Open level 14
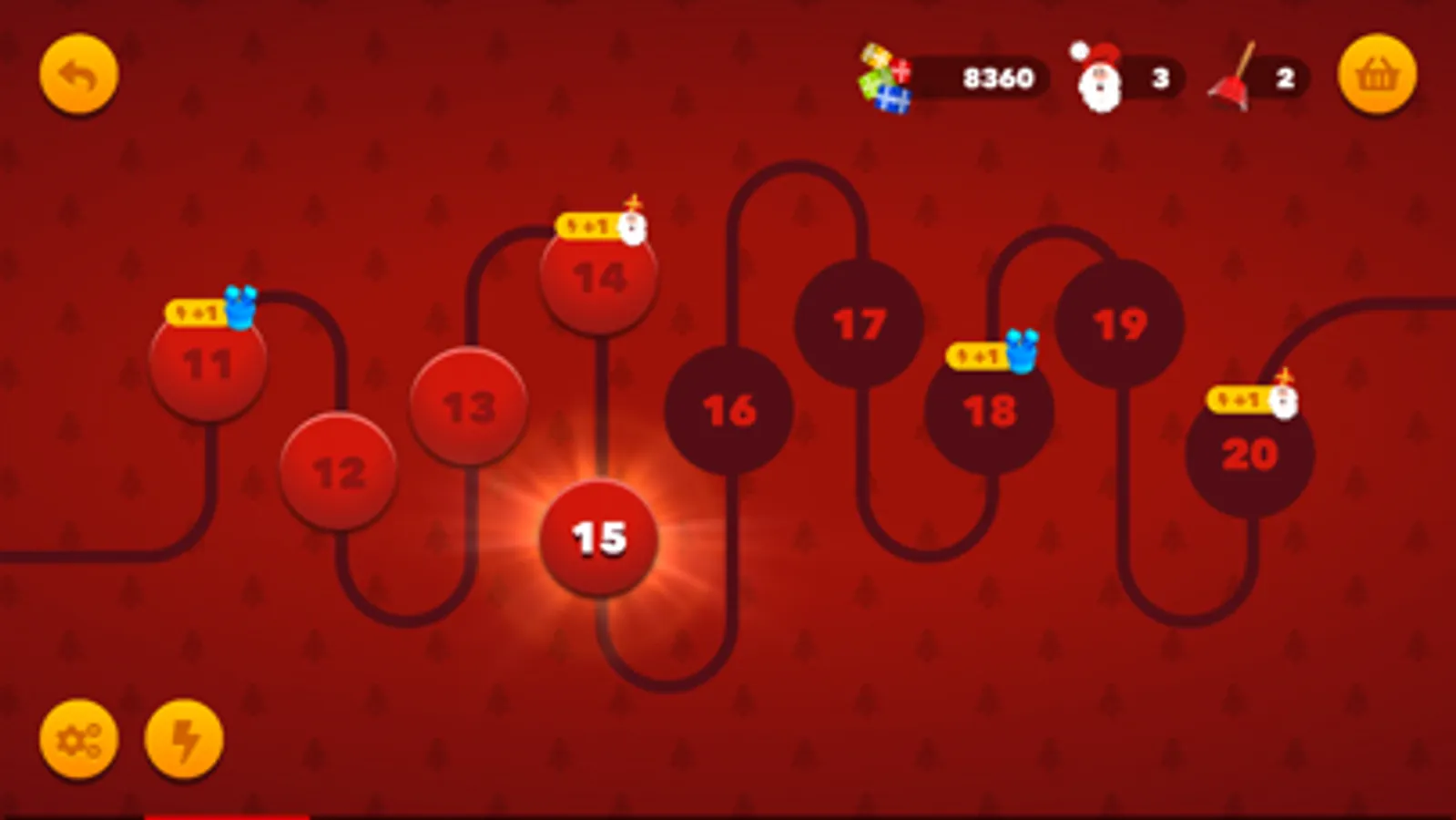Image resolution: width=1456 pixels, height=820 pixels. pyautogui.click(x=600, y=278)
